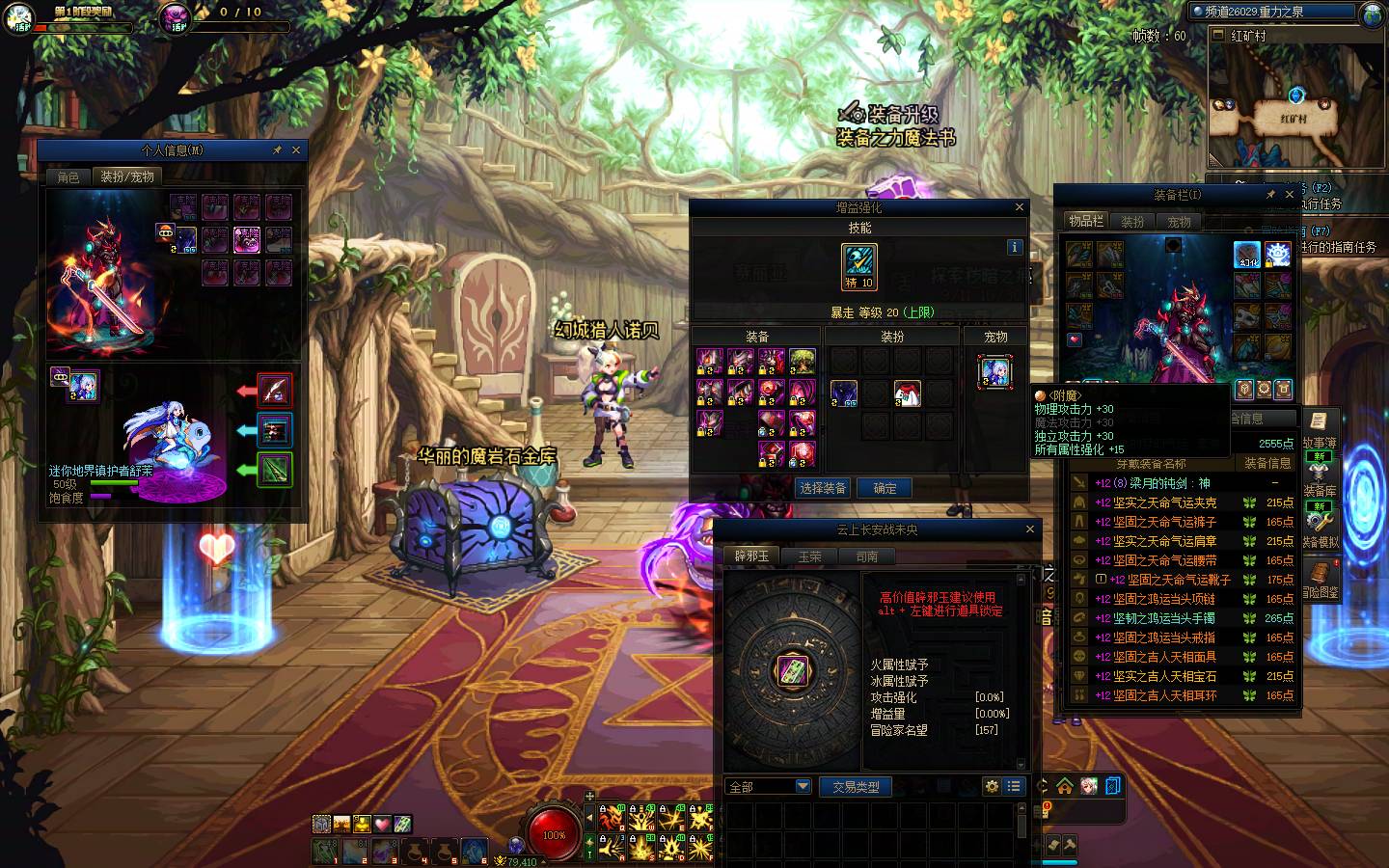
Task: Close the 装备栏 inventory window
Action: [1290, 195]
